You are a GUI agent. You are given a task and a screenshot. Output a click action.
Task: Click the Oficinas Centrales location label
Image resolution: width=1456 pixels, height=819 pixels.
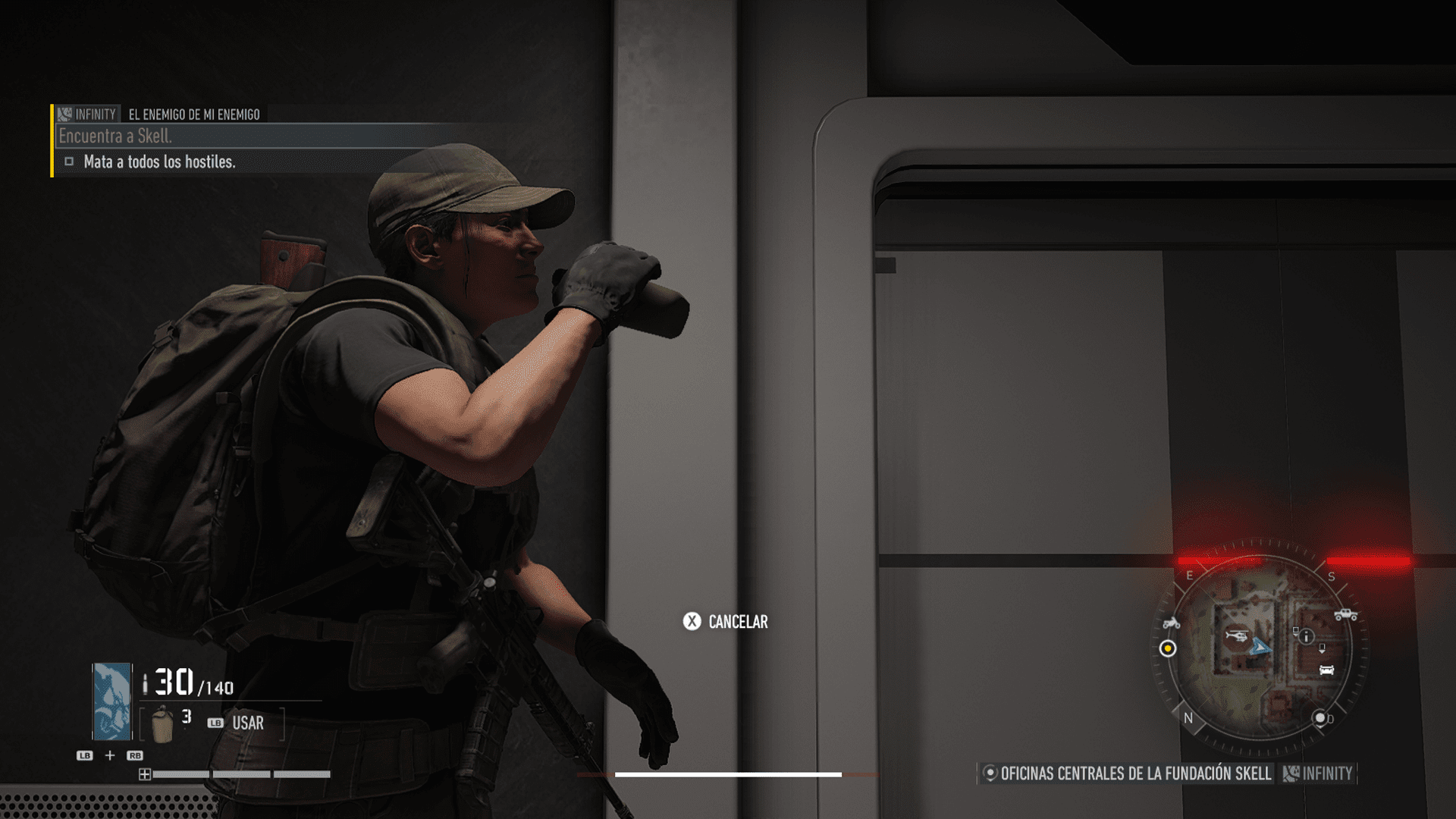pos(1134,773)
